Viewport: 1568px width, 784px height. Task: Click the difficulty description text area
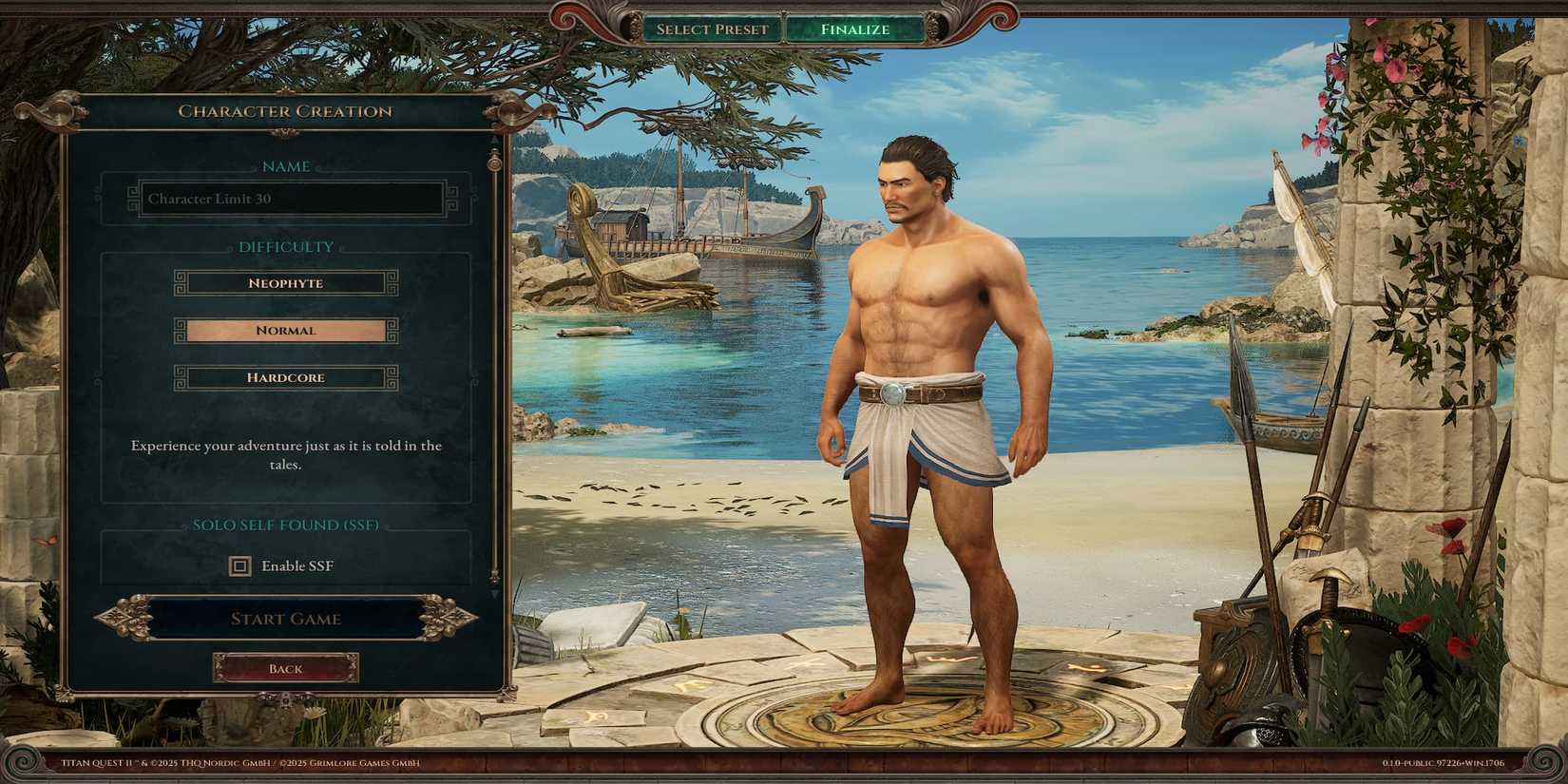(285, 454)
